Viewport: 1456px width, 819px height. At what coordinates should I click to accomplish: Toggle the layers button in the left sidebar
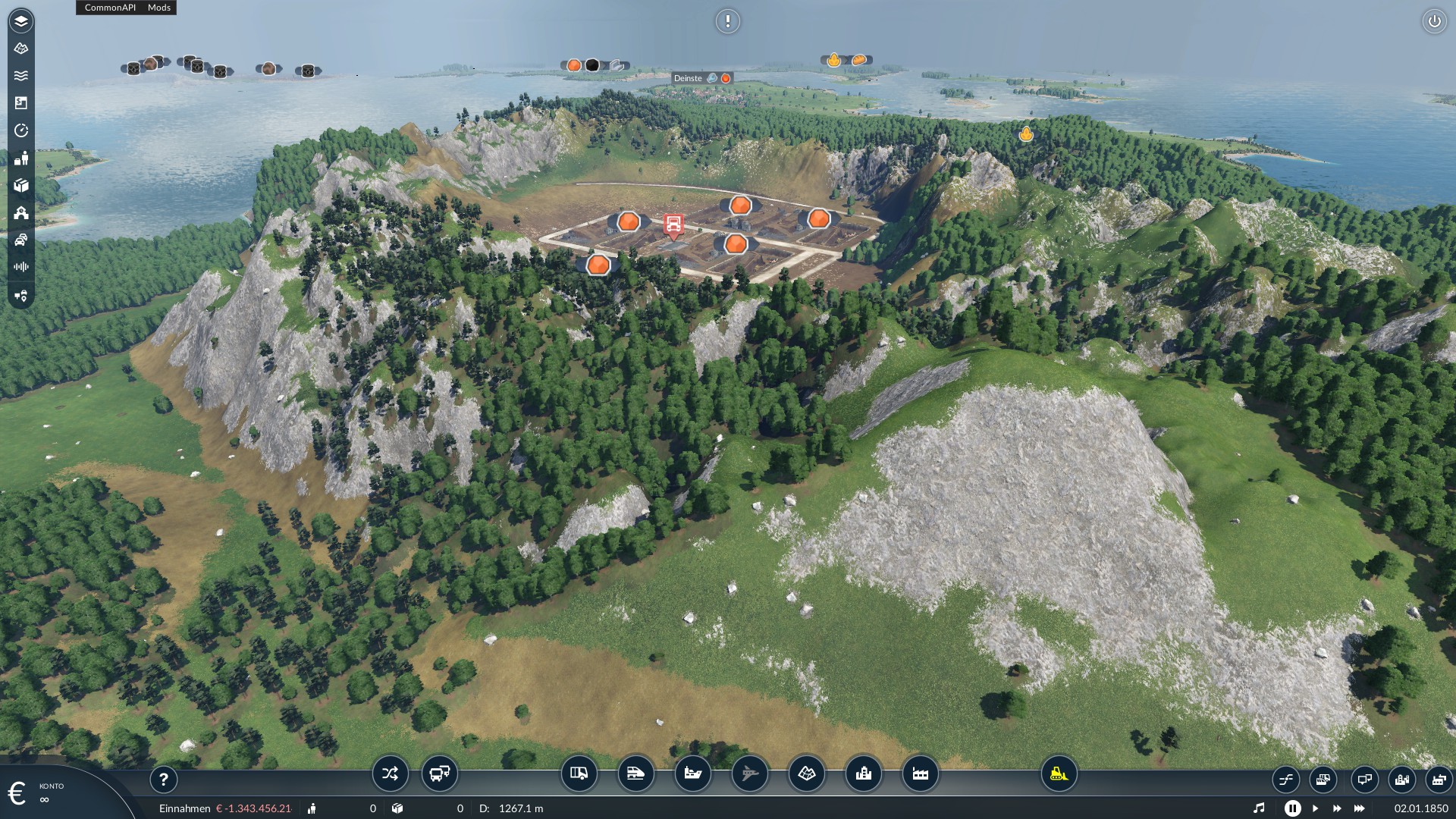(x=21, y=21)
